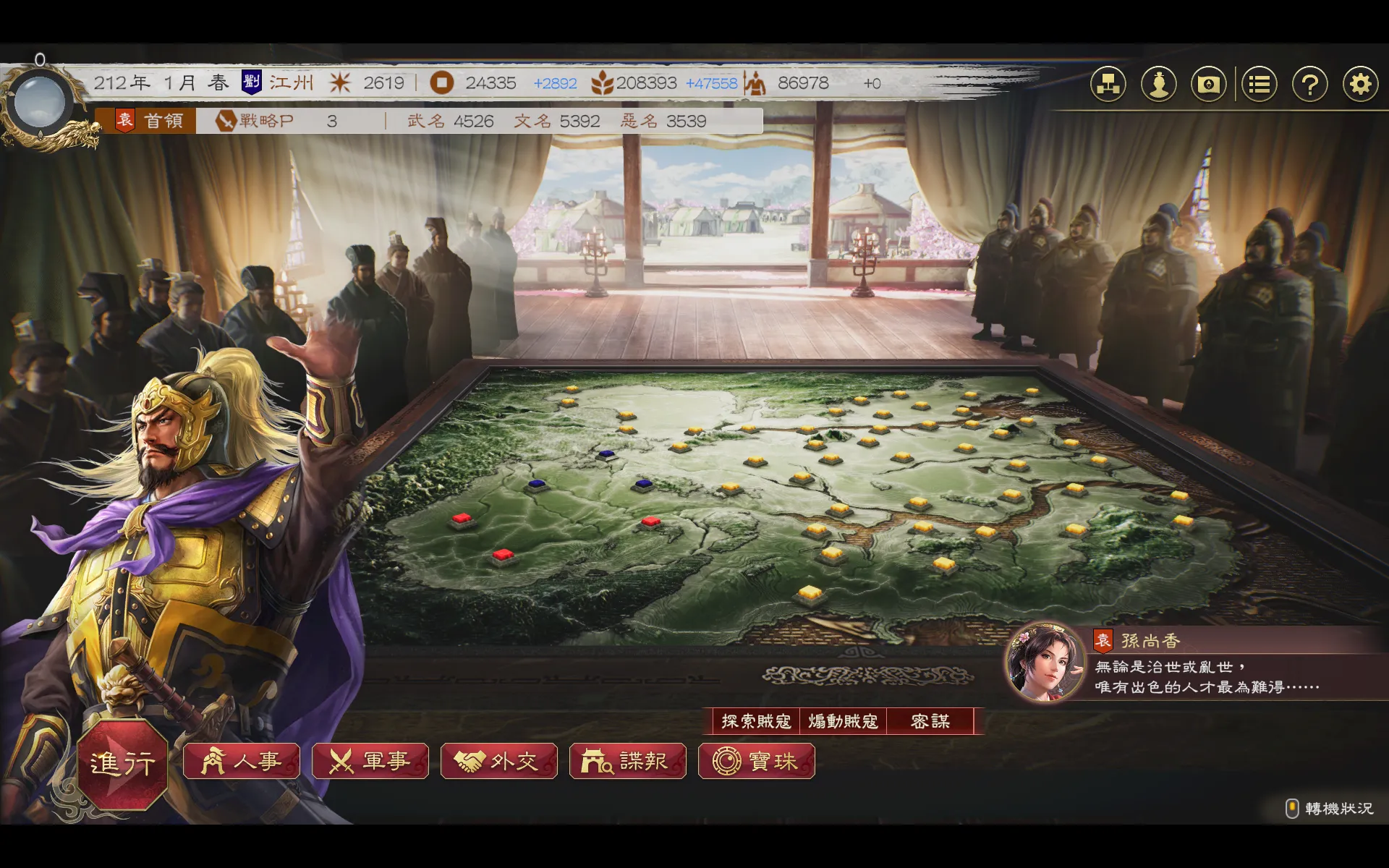Select the 密謀 plot command

click(x=930, y=721)
